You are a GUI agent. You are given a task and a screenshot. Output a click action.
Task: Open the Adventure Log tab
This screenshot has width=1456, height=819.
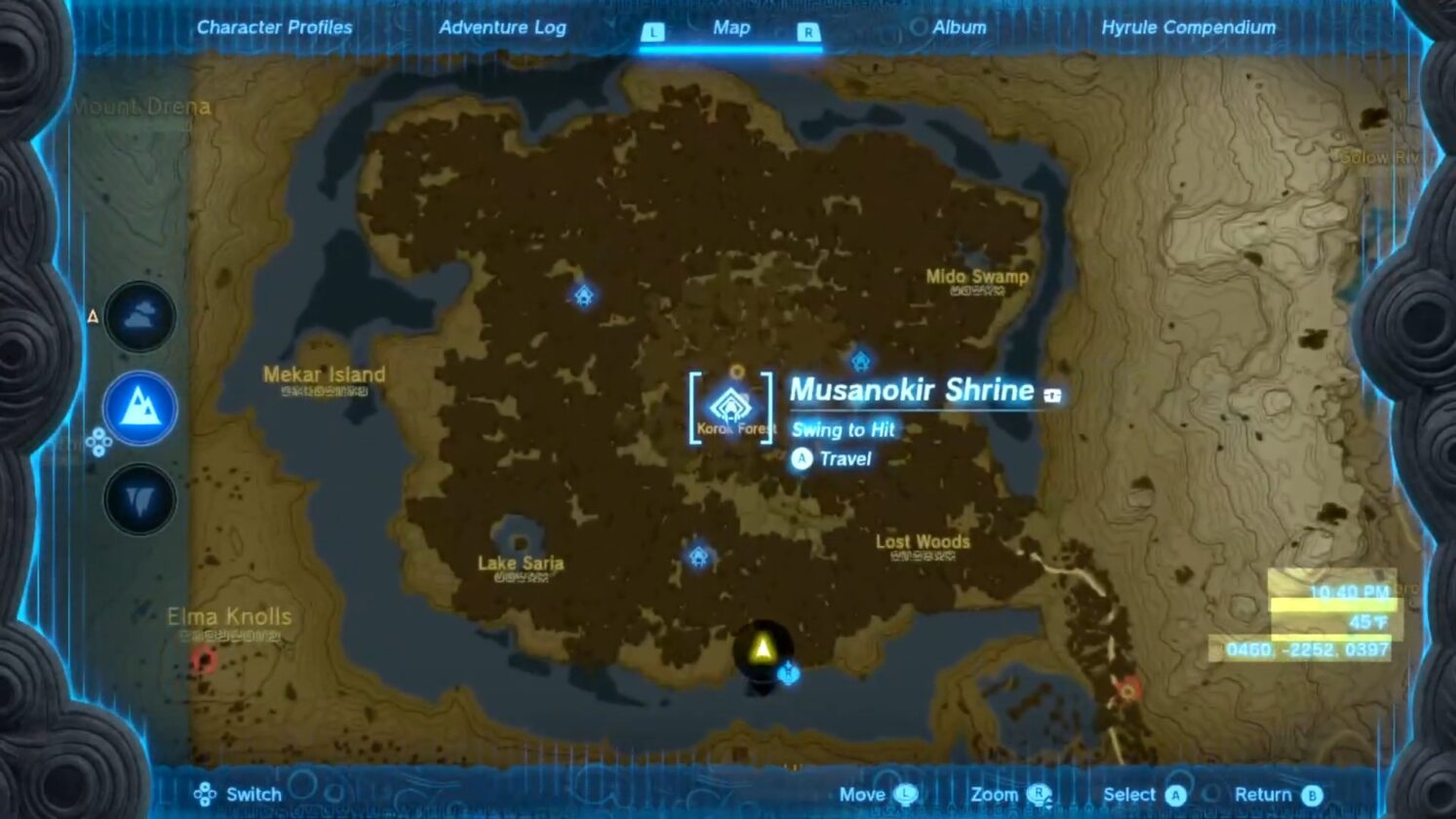point(504,27)
